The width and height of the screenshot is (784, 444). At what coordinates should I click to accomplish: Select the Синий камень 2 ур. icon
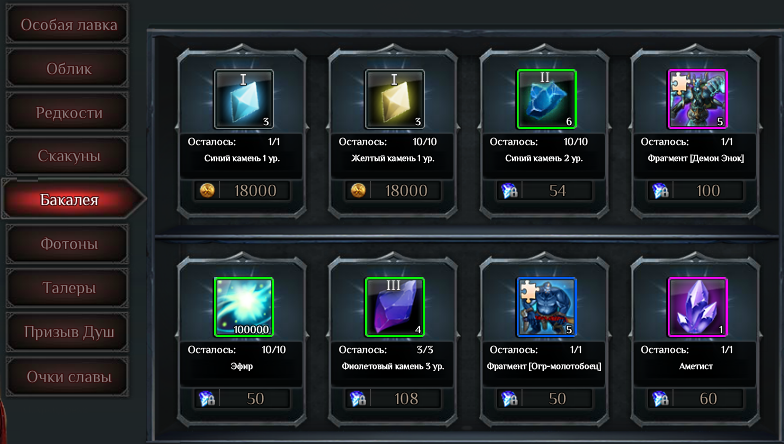click(x=546, y=99)
